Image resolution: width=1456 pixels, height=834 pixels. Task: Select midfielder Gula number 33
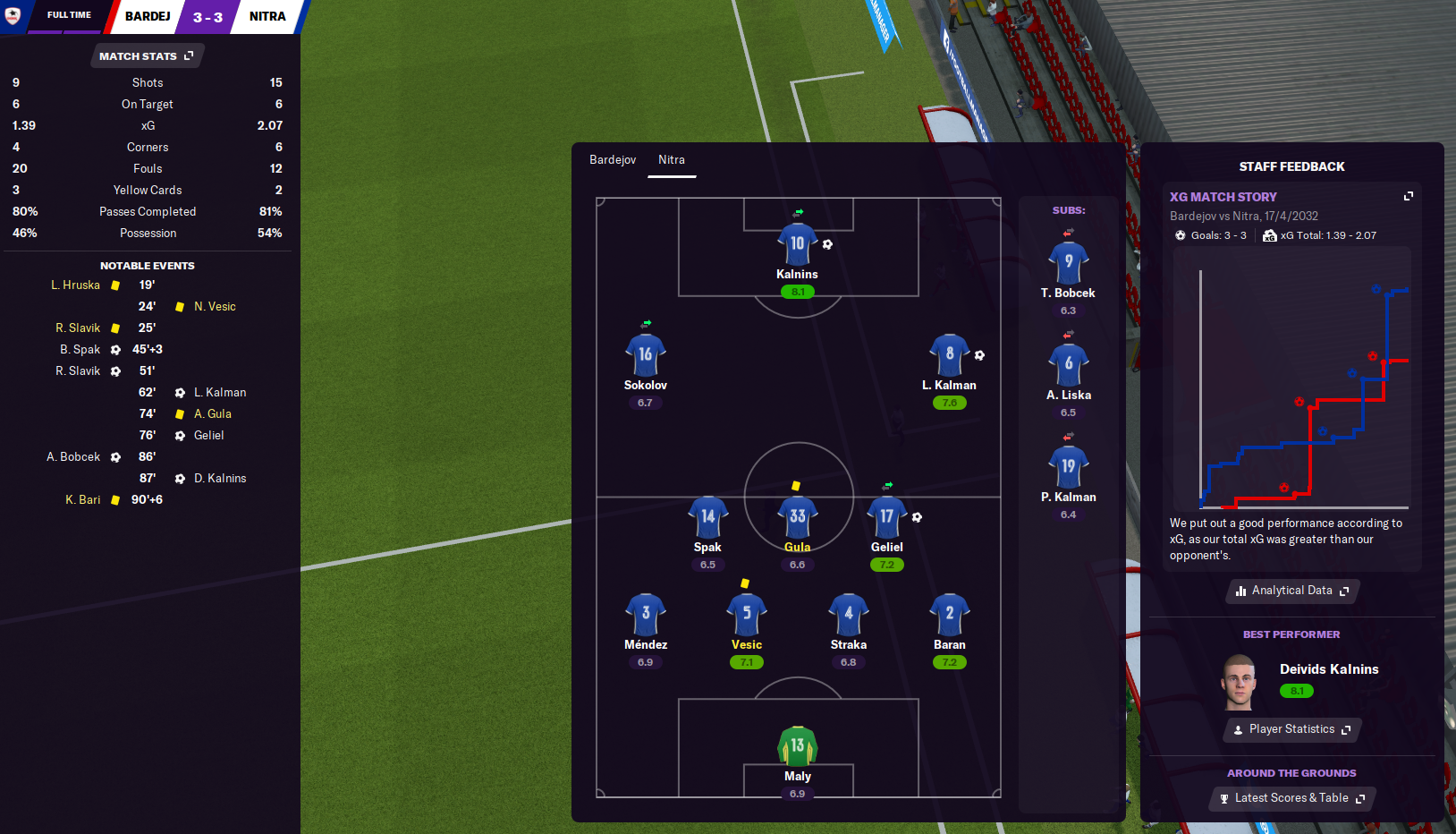click(797, 517)
